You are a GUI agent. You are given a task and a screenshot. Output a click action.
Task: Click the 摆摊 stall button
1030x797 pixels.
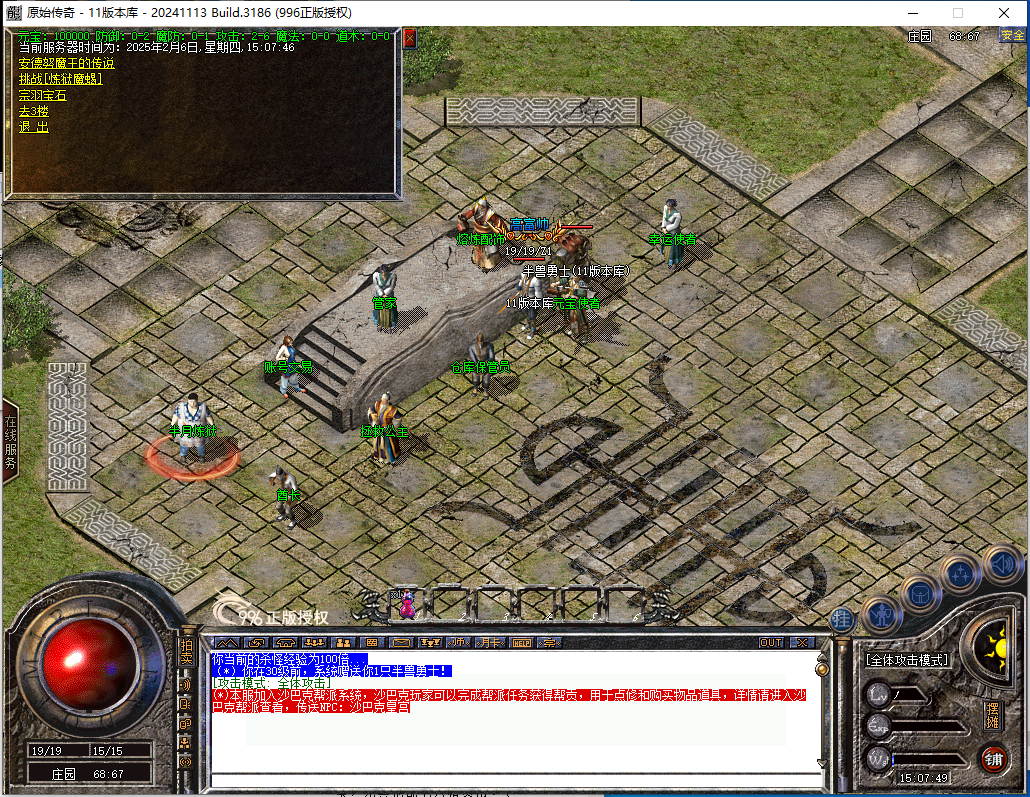coord(992,714)
